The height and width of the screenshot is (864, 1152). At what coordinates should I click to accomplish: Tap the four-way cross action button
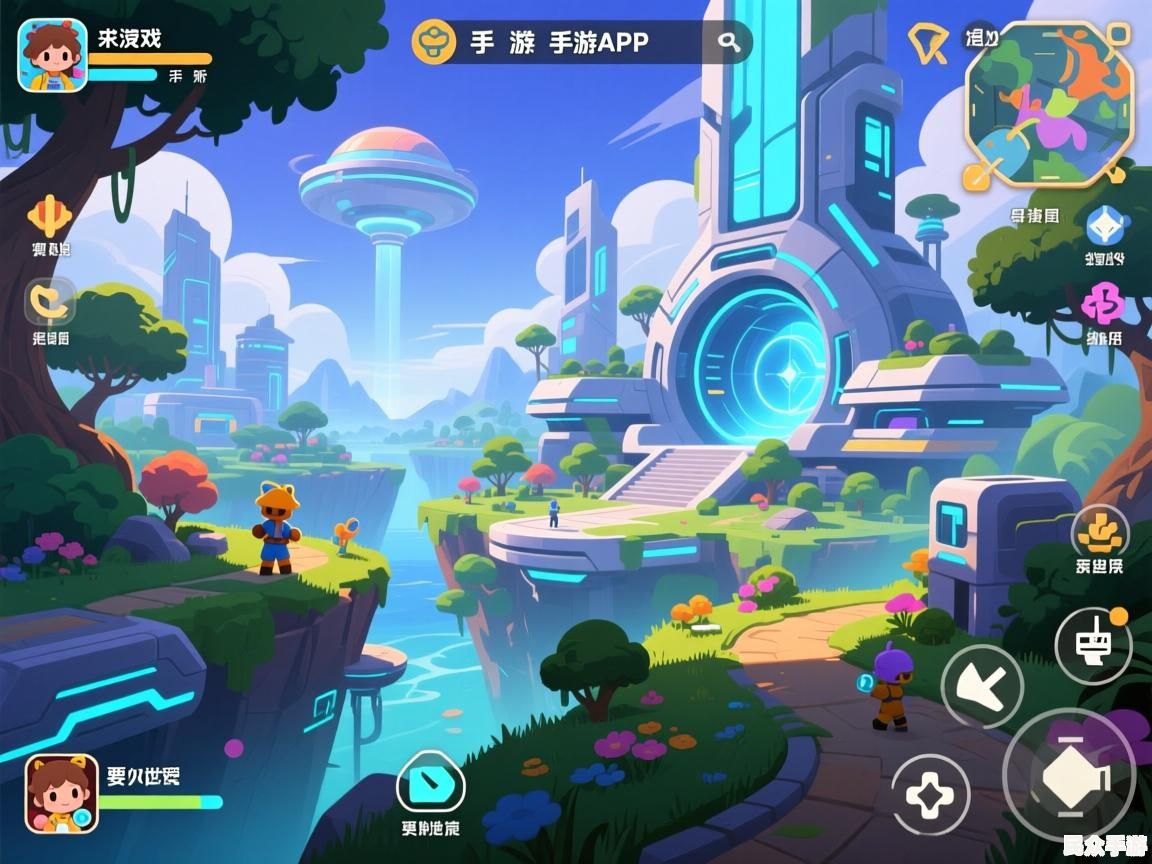pos(930,796)
